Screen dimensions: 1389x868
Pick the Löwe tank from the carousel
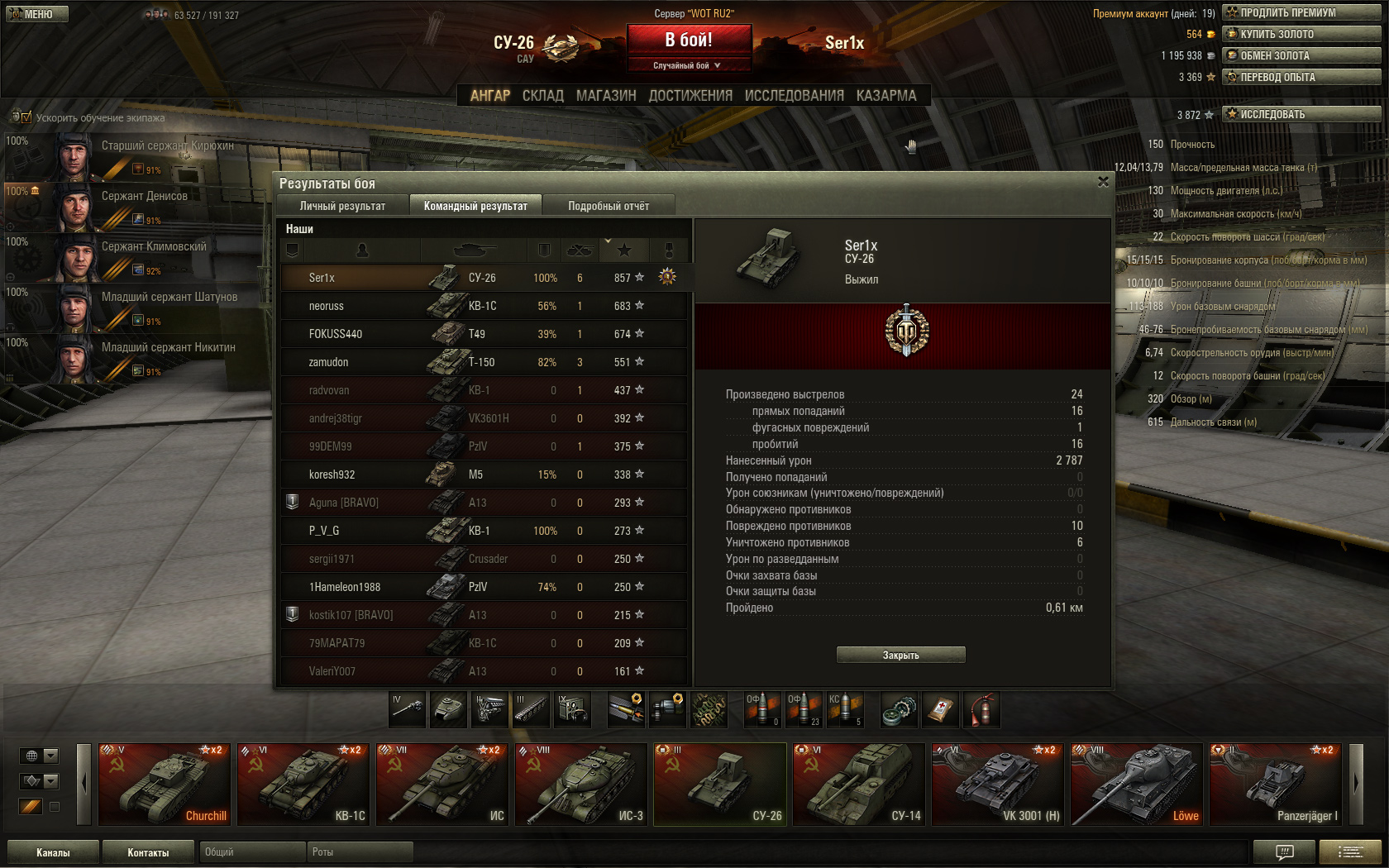click(1136, 784)
